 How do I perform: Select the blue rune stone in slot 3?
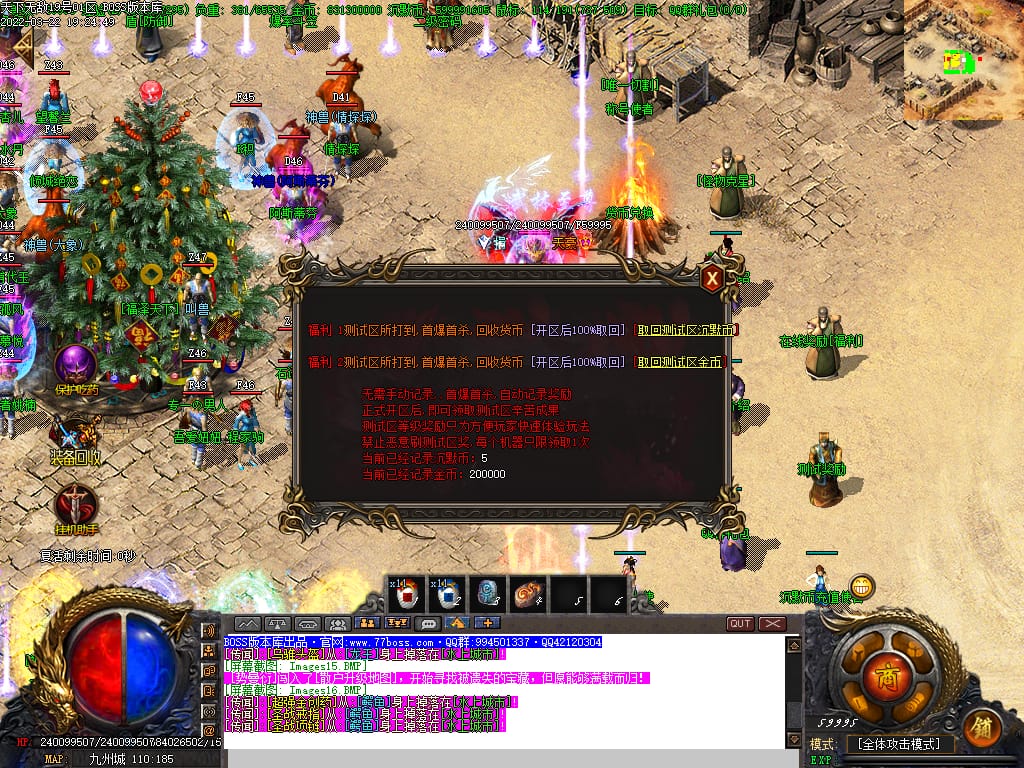click(488, 594)
